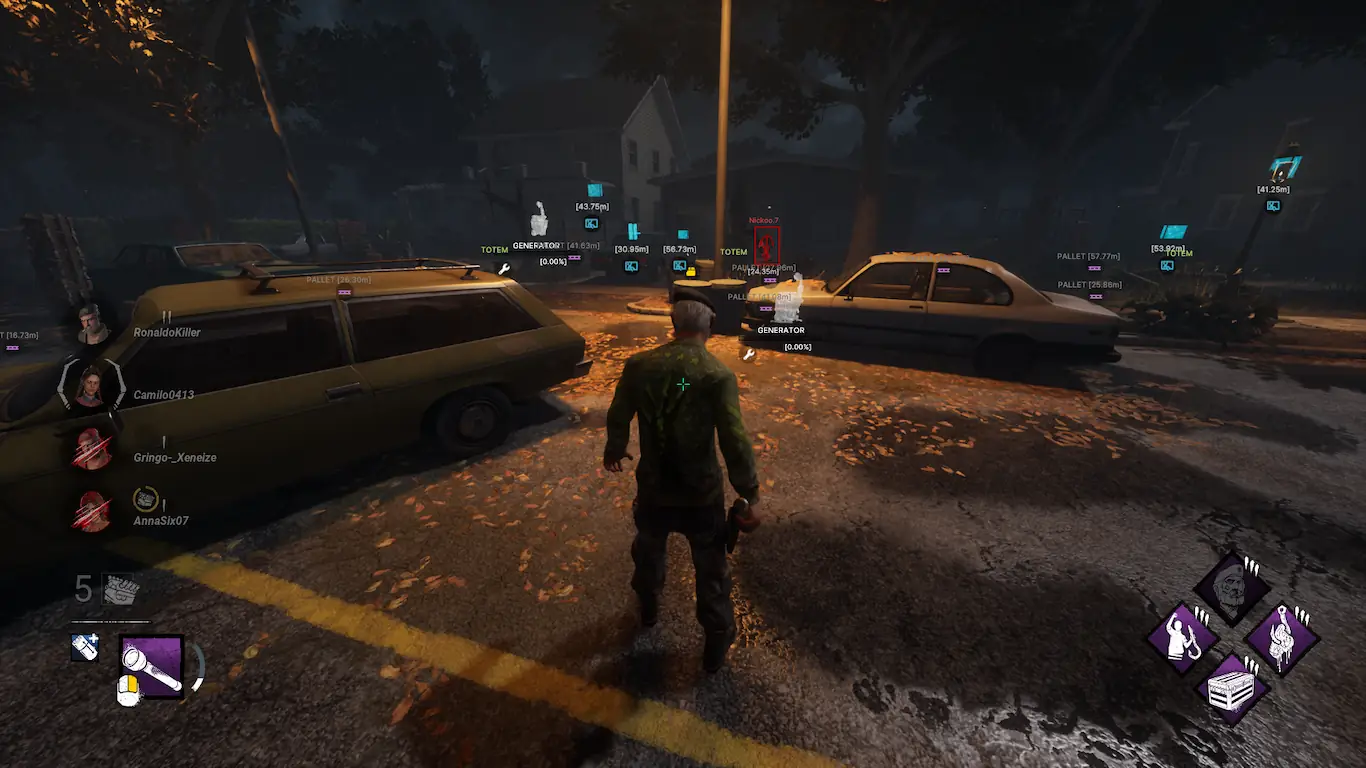The height and width of the screenshot is (768, 1366).
Task: Select the flashlight battery add-on icon
Action: pos(85,647)
